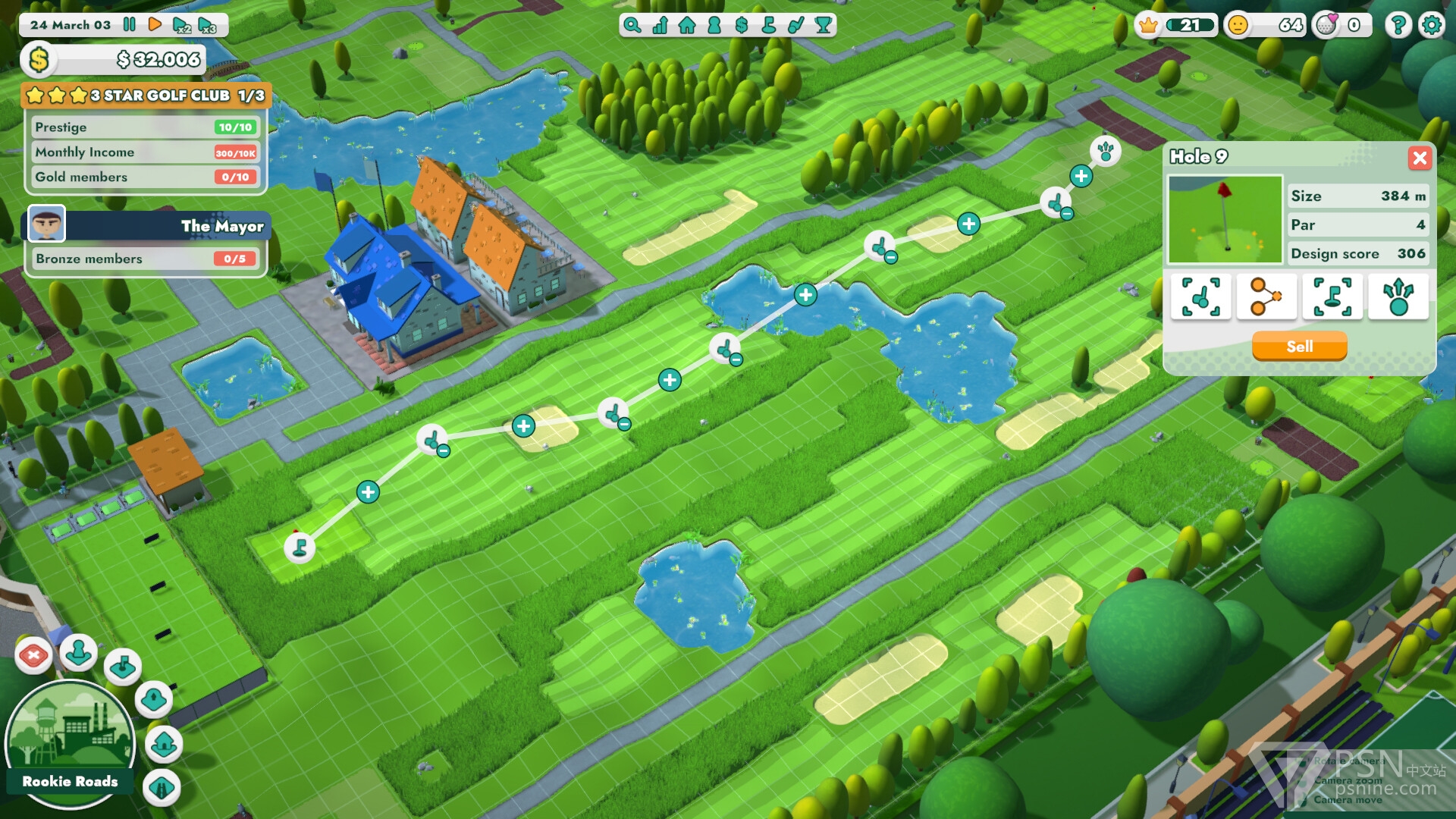Viewport: 1456px width, 819px height.
Task: Open the gear settings menu
Action: pyautogui.click(x=1431, y=25)
